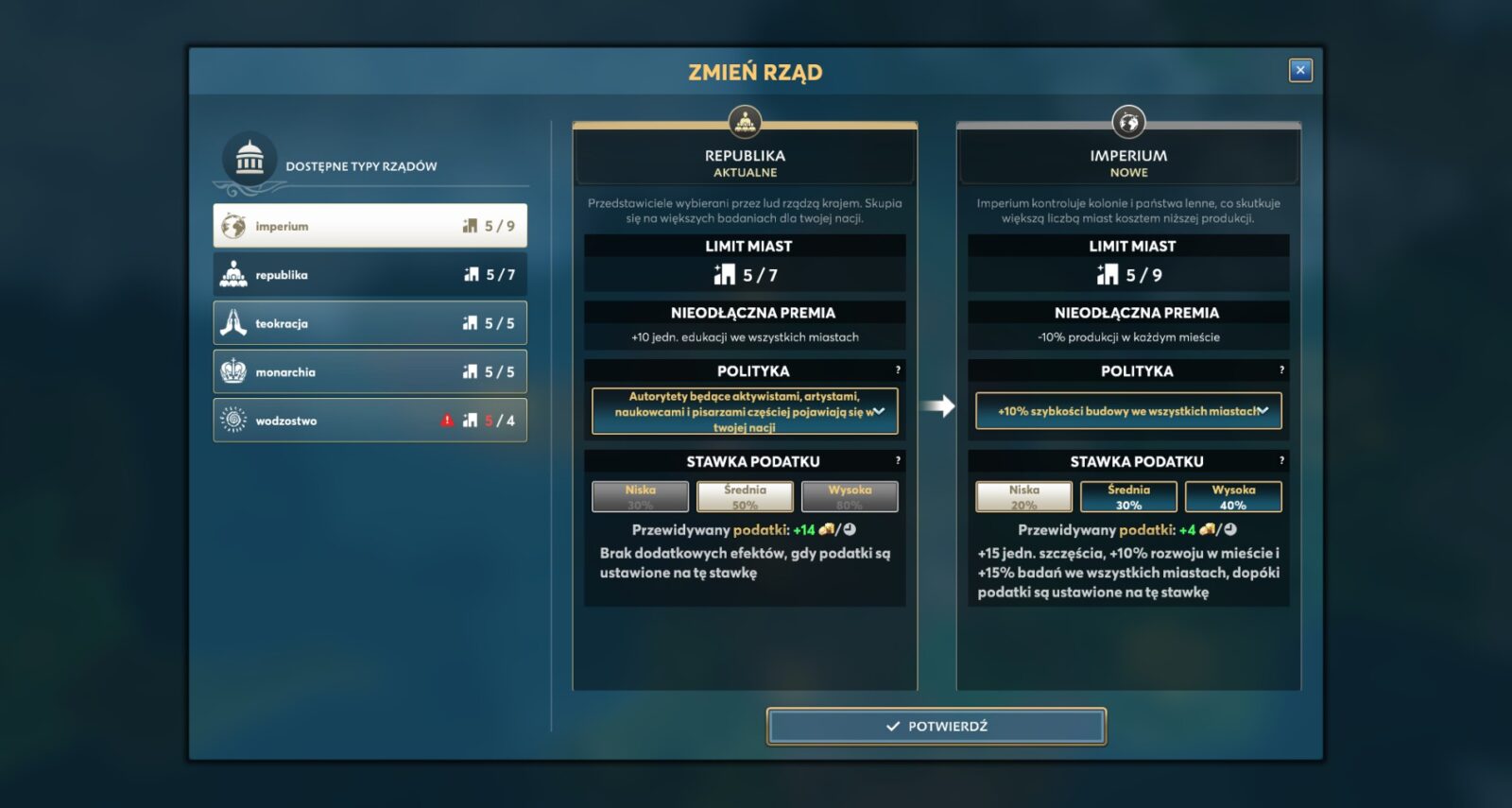The height and width of the screenshot is (808, 1512).
Task: Close the Zmień Rząd window
Action: (x=1300, y=70)
